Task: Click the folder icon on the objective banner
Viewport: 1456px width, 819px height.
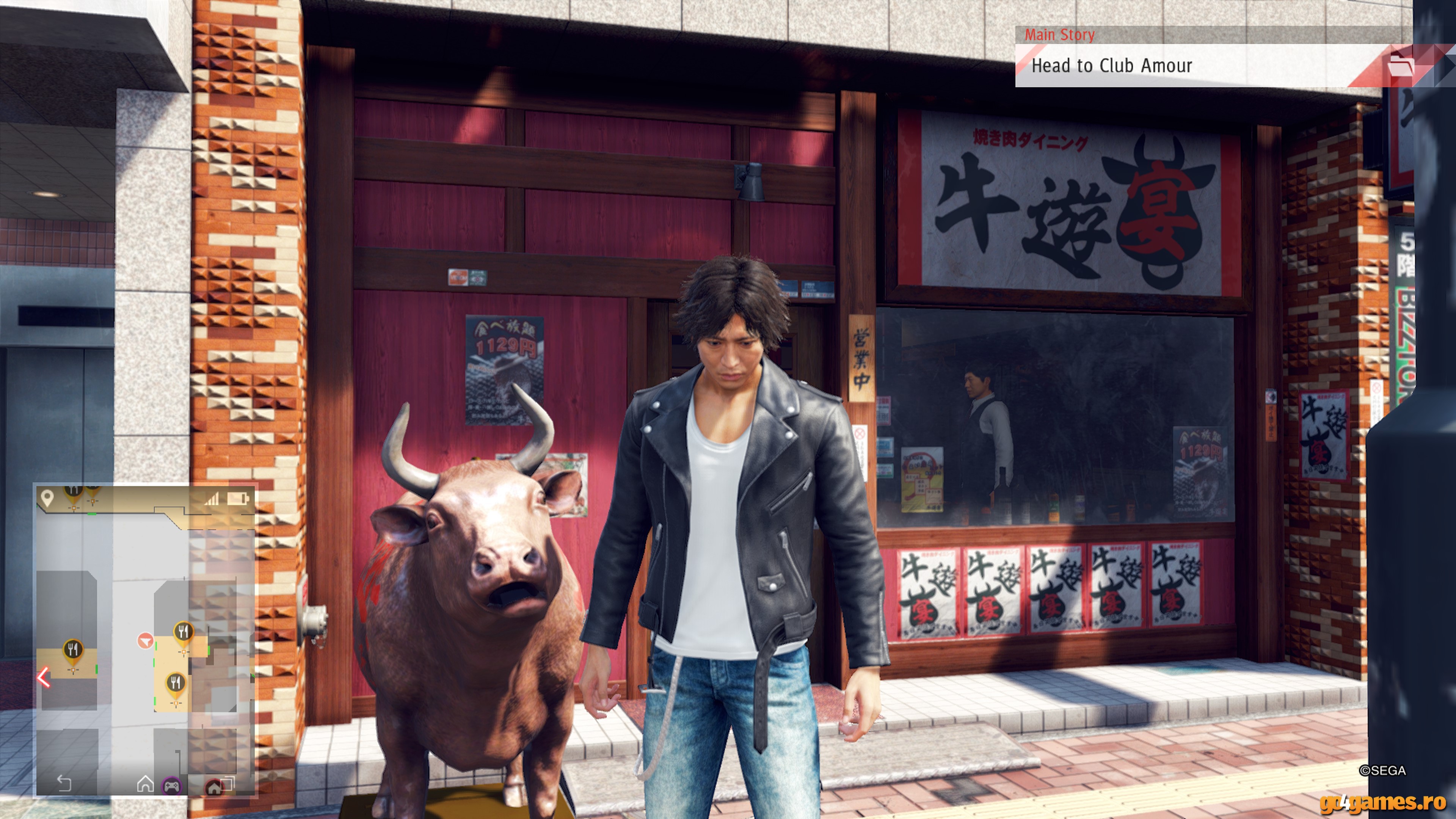Action: tap(1400, 66)
